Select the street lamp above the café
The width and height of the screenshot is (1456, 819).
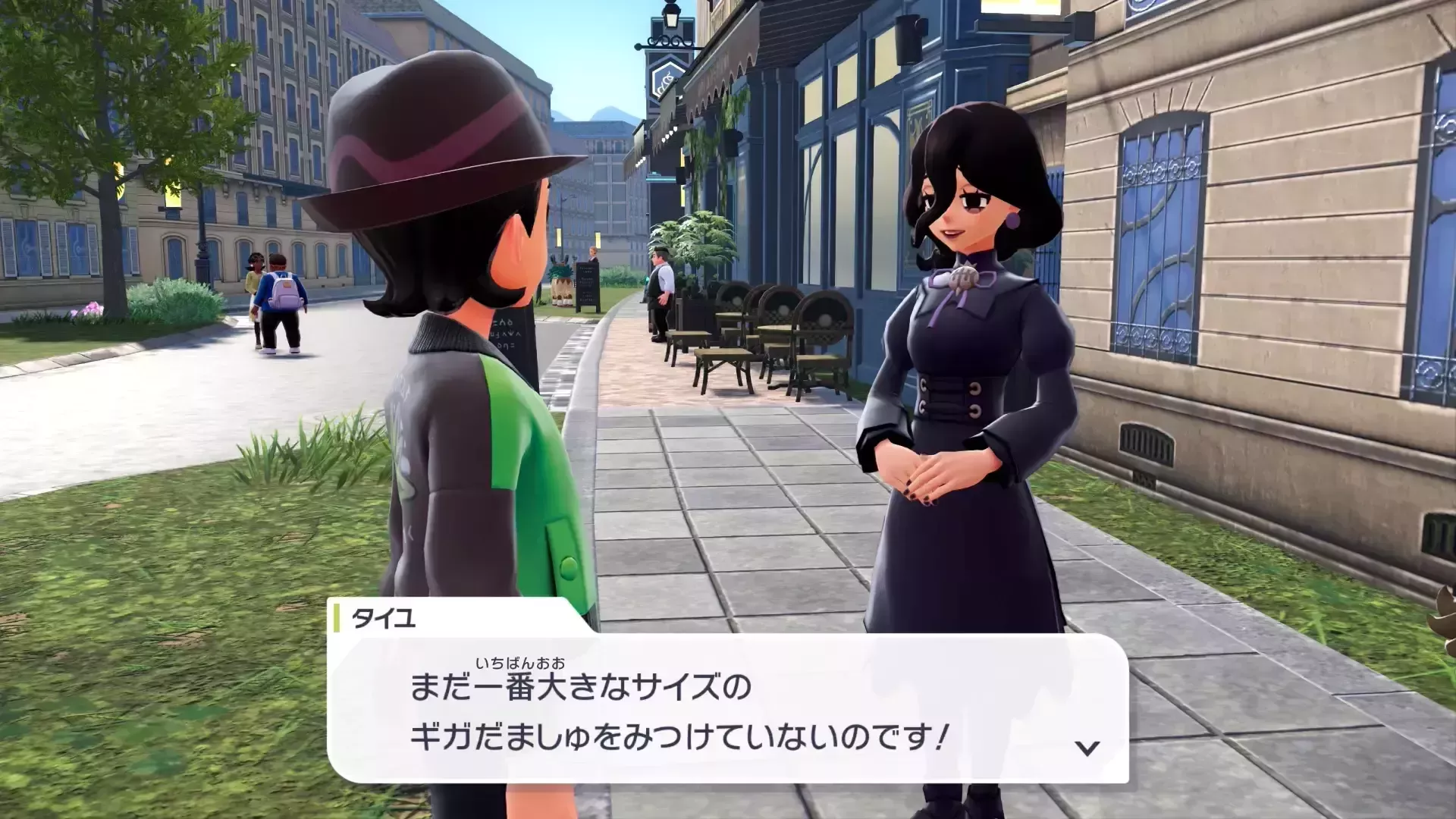coord(673,19)
